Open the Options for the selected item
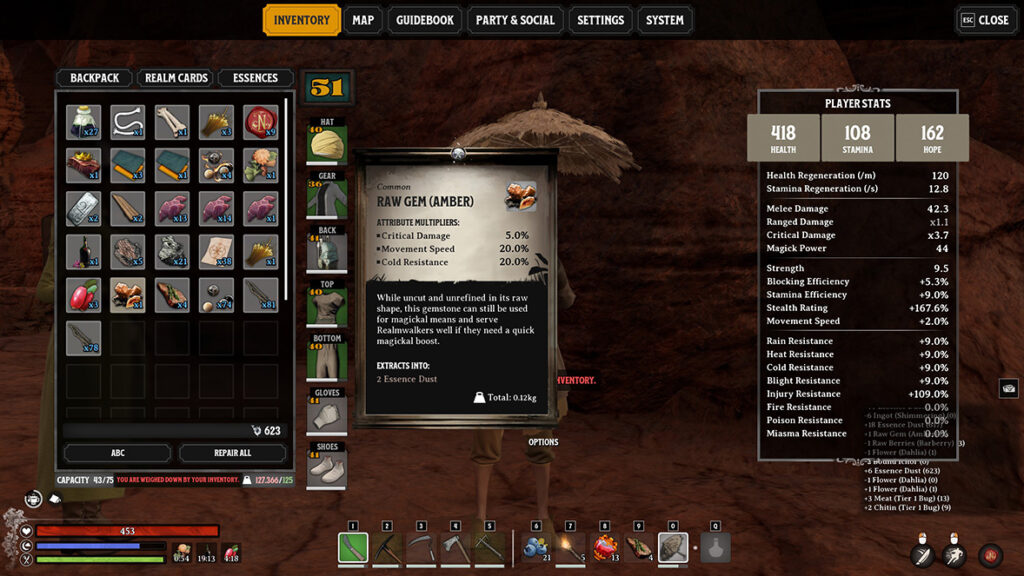The image size is (1024, 576). (x=544, y=442)
